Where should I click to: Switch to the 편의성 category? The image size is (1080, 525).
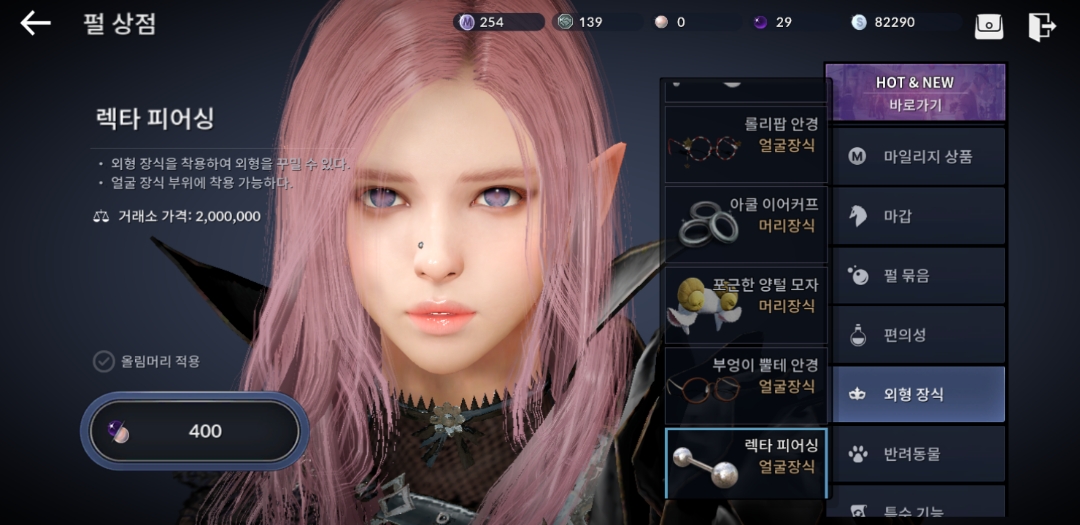tap(914, 335)
